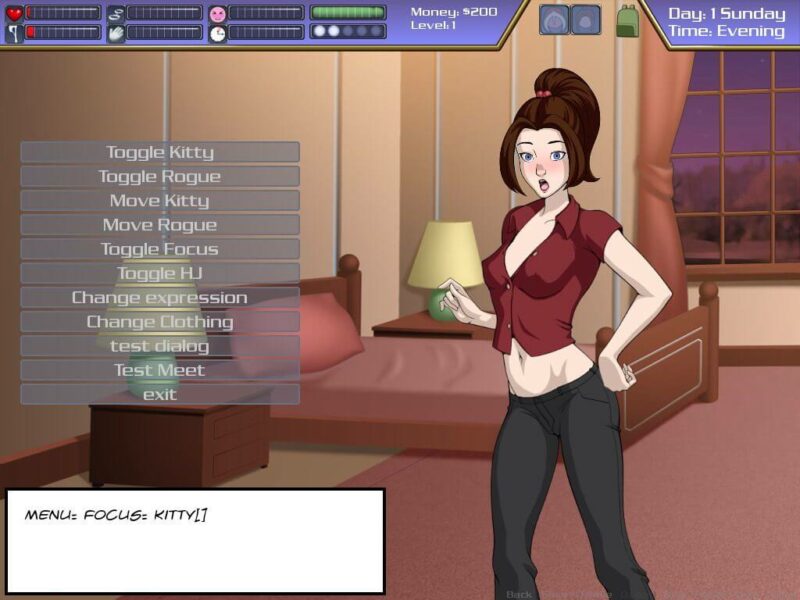The image size is (800, 600).
Task: Click the character portrait beside the backpack
Action: point(586,20)
